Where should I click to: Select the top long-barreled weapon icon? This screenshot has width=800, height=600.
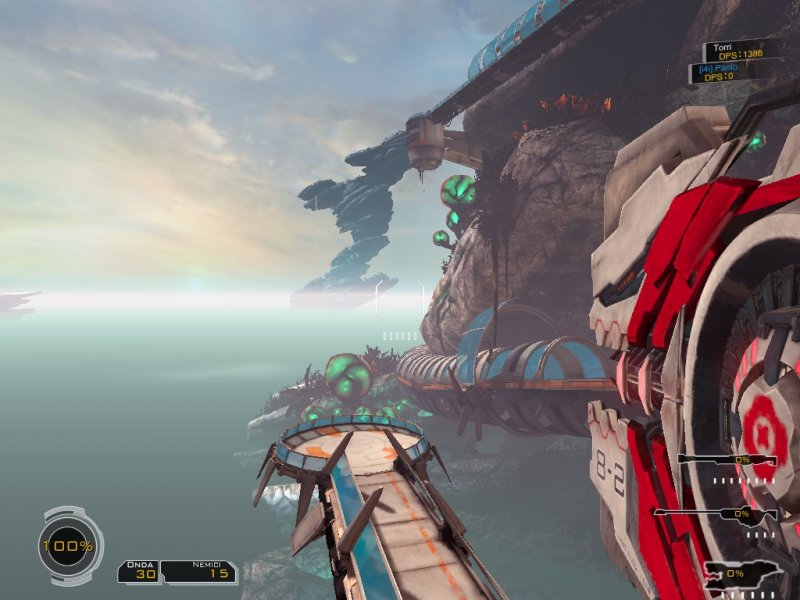(727, 460)
